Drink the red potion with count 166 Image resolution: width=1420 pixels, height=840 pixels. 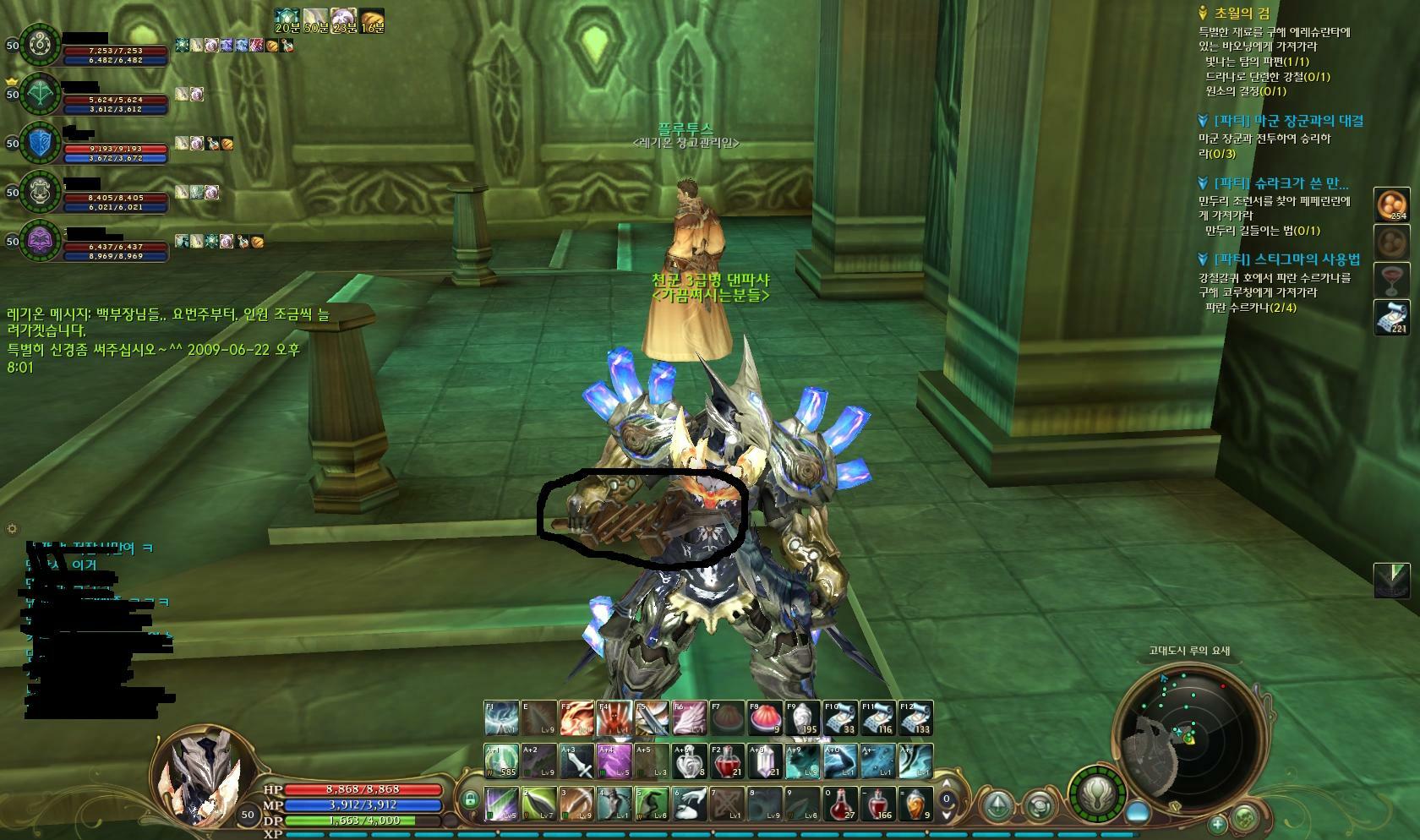click(x=879, y=804)
